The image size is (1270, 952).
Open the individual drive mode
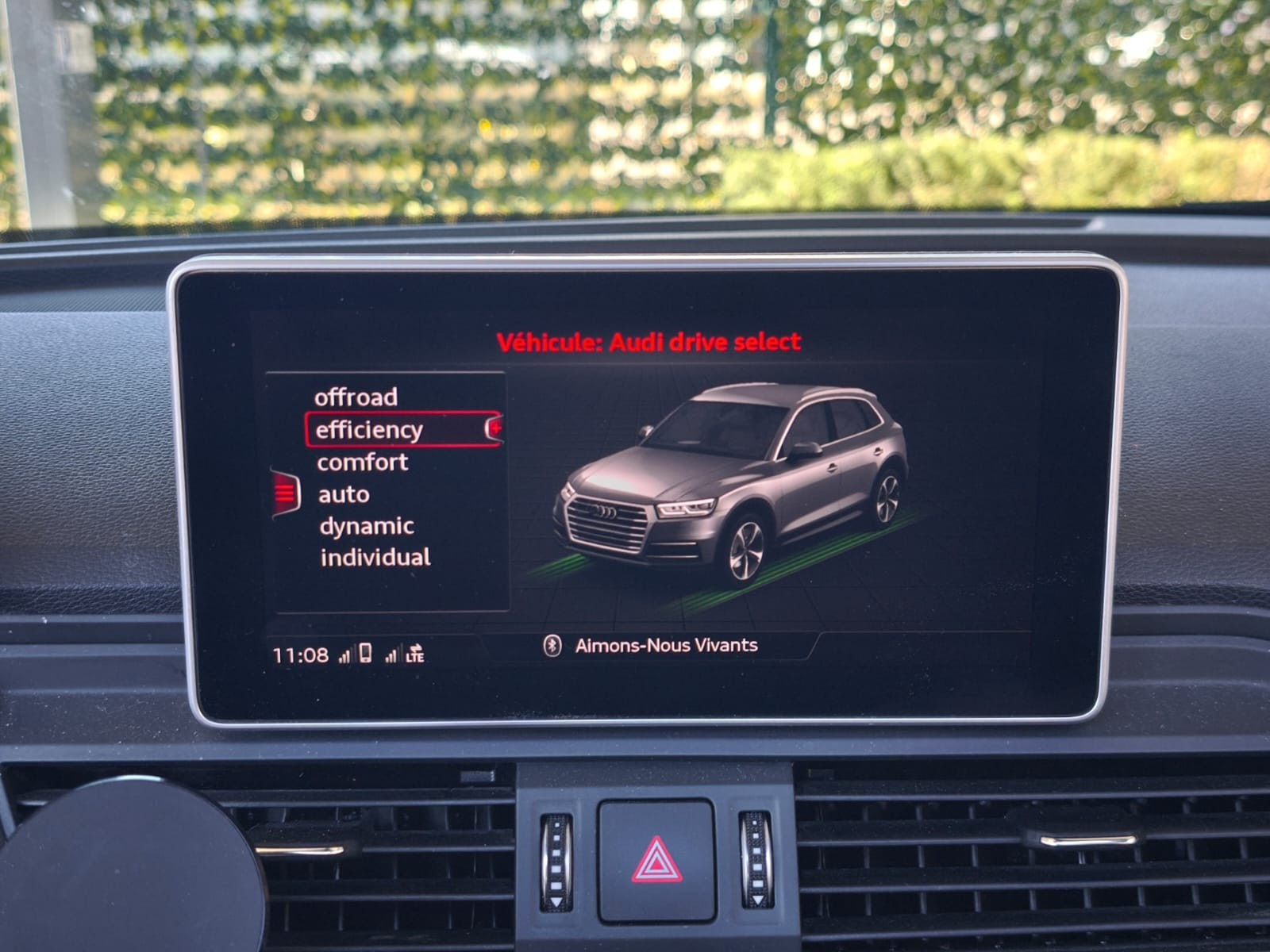point(375,557)
